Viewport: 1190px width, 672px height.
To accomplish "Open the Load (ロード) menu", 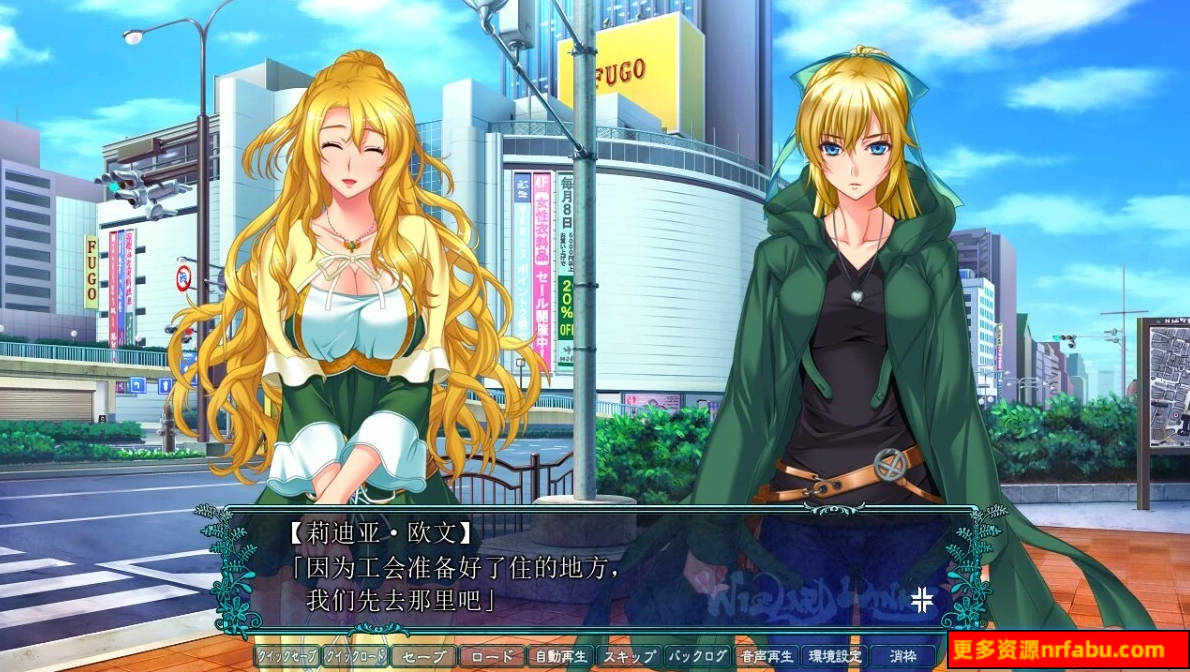I will click(492, 657).
